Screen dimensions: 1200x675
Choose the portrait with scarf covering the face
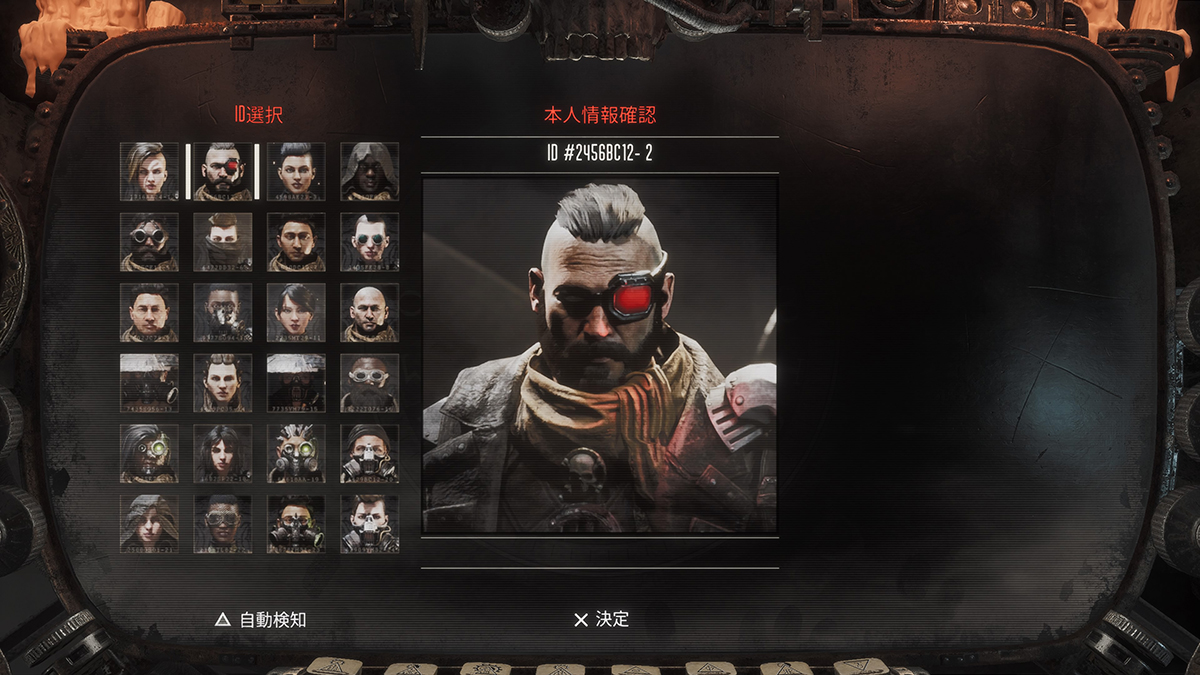pos(223,241)
